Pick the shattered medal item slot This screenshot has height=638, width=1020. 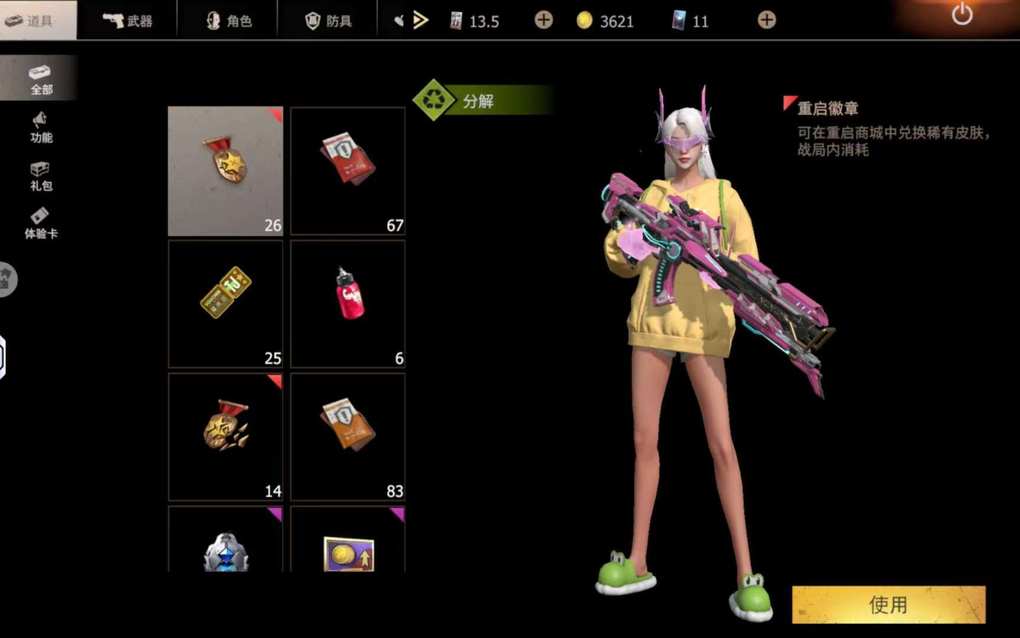click(226, 436)
